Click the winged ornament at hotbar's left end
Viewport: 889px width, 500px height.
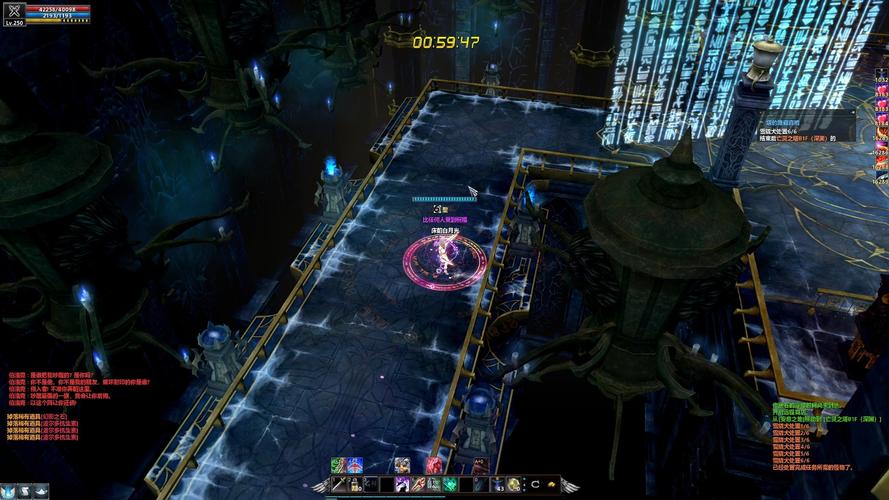tap(320, 485)
